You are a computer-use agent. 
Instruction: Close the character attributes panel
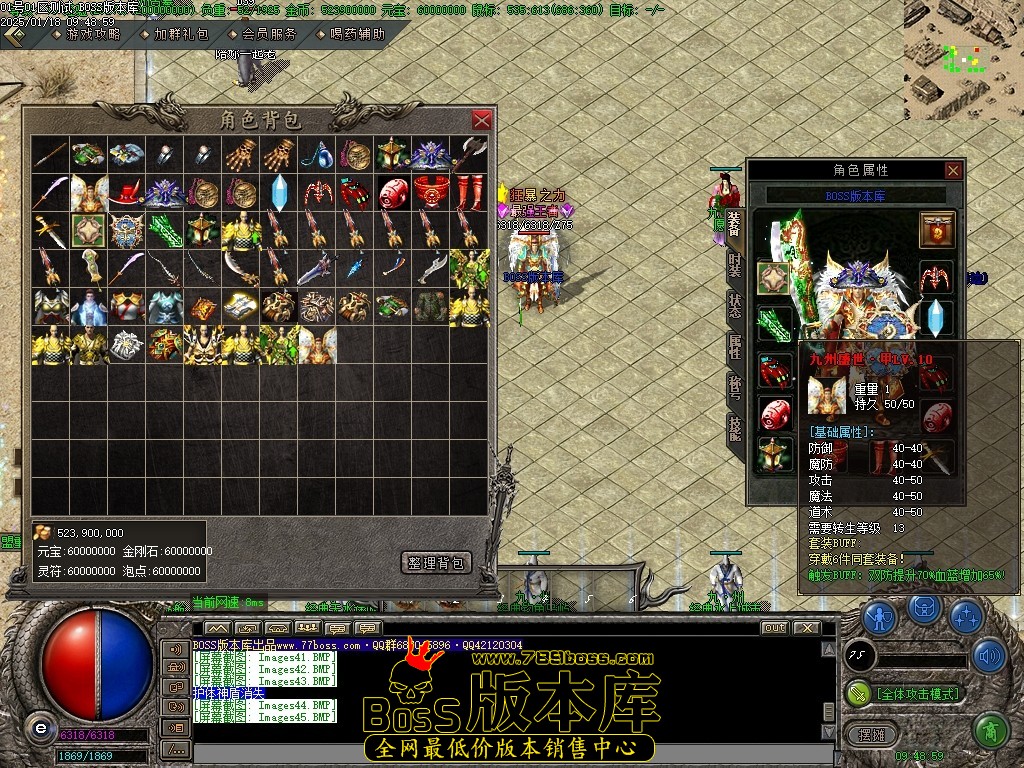tap(953, 171)
